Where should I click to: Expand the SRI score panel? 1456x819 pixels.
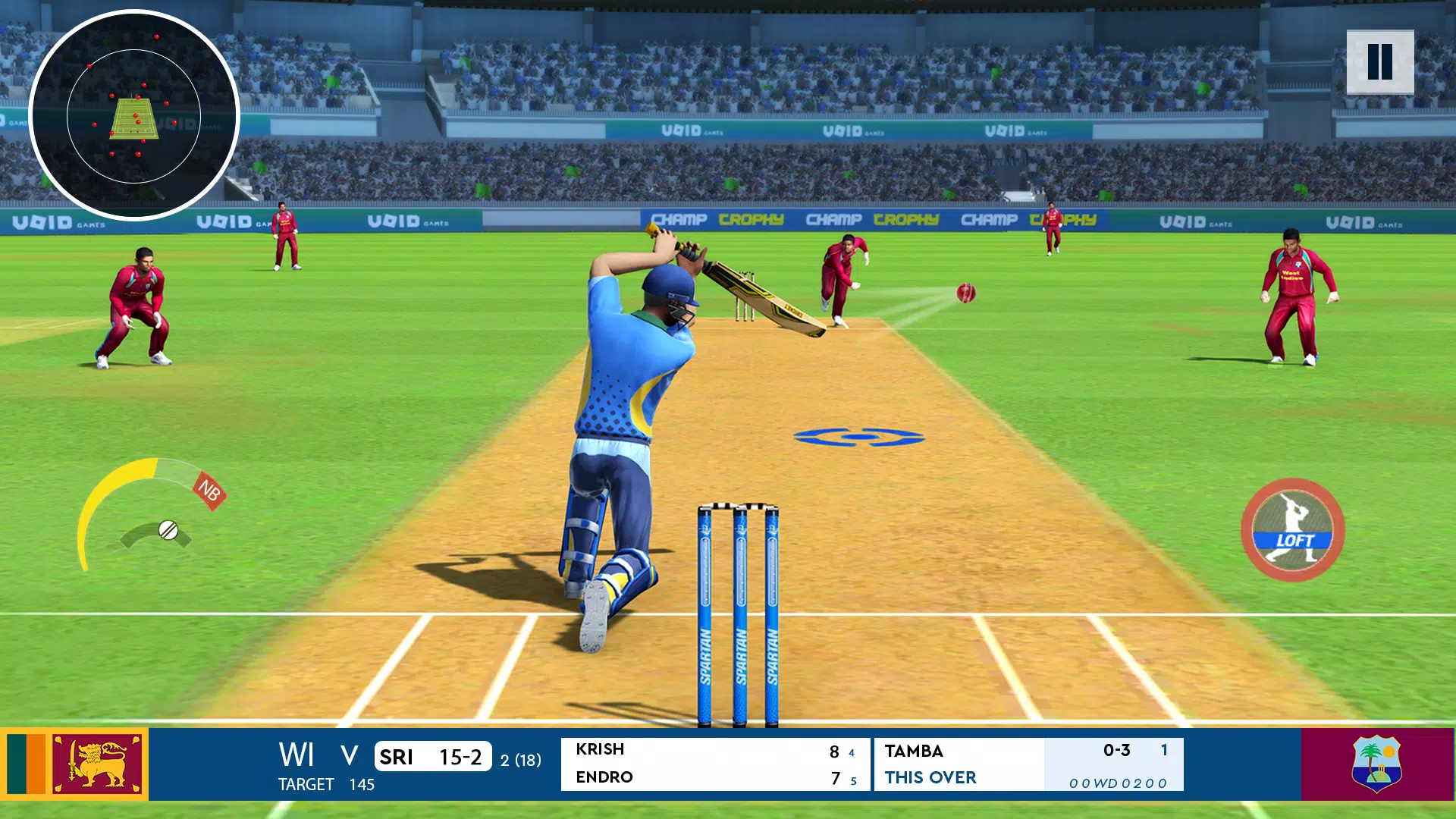click(433, 757)
